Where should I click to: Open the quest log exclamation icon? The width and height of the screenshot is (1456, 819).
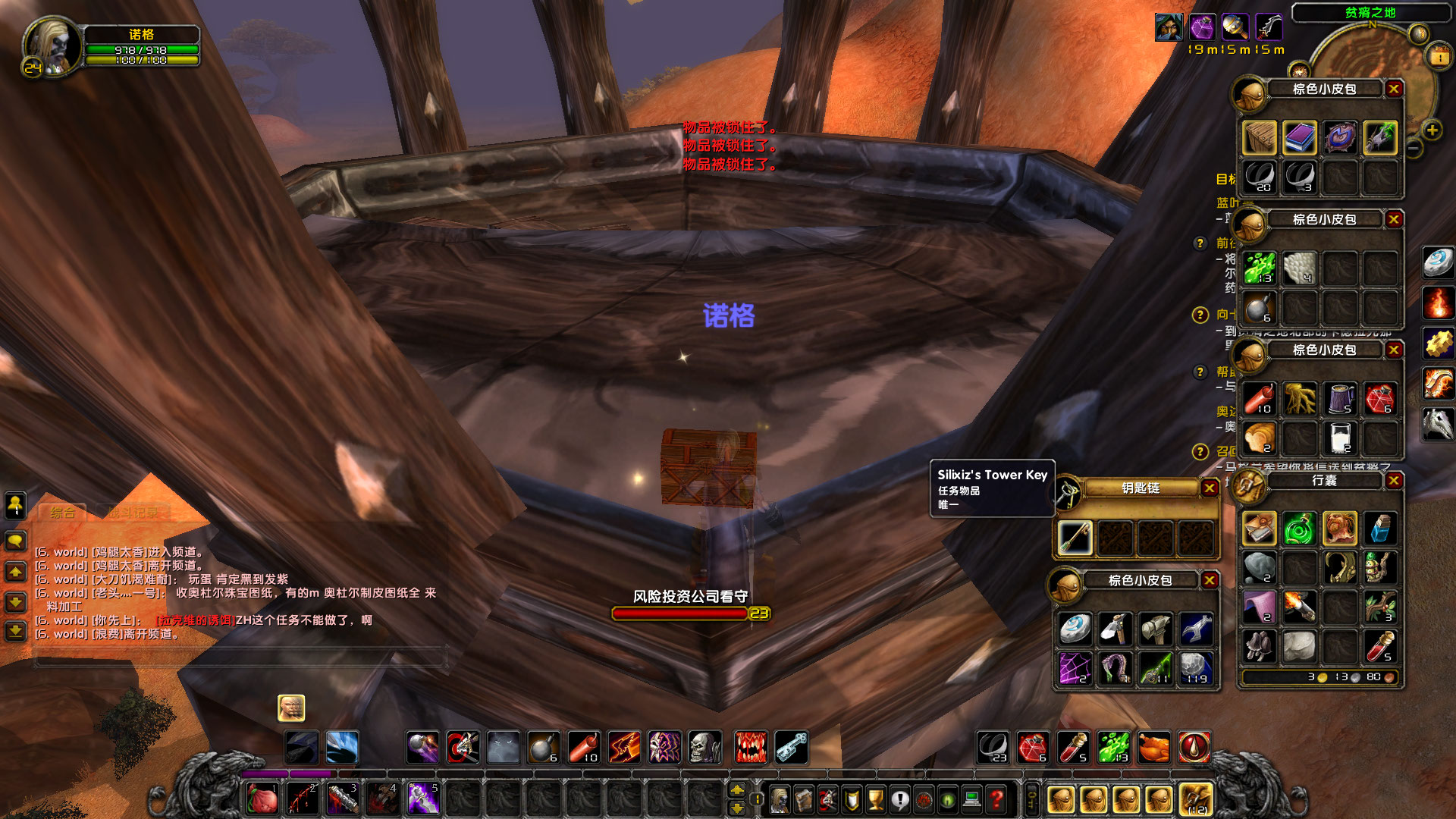[900, 798]
